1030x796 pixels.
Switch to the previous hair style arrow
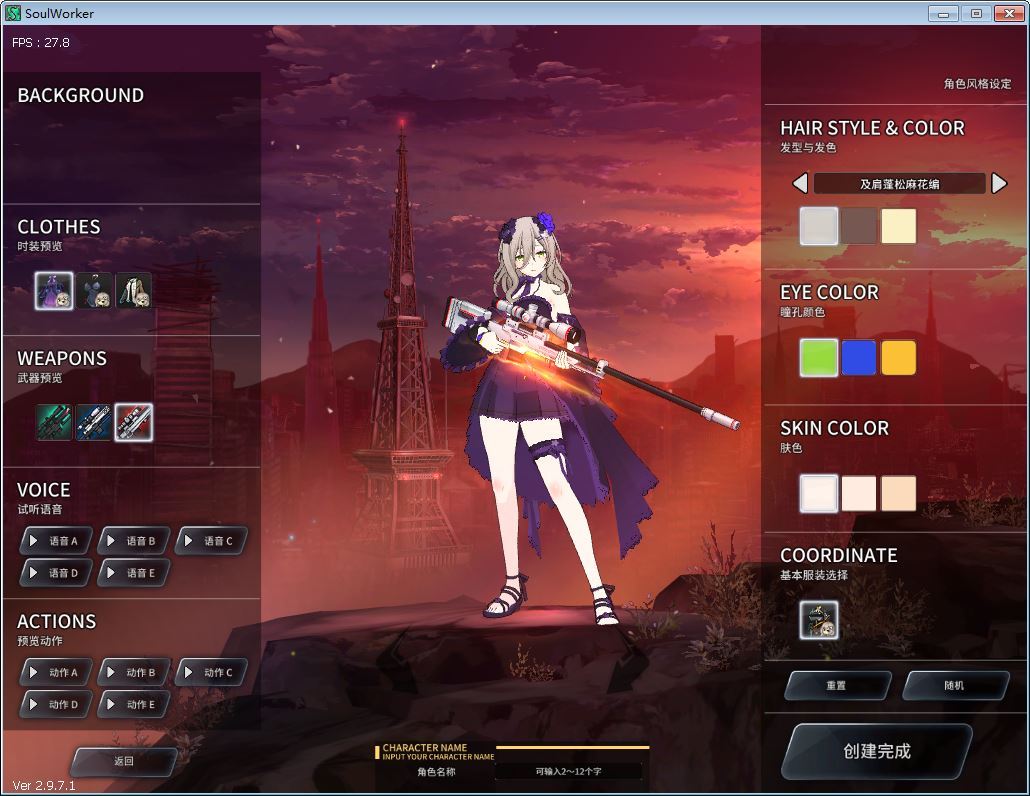800,184
